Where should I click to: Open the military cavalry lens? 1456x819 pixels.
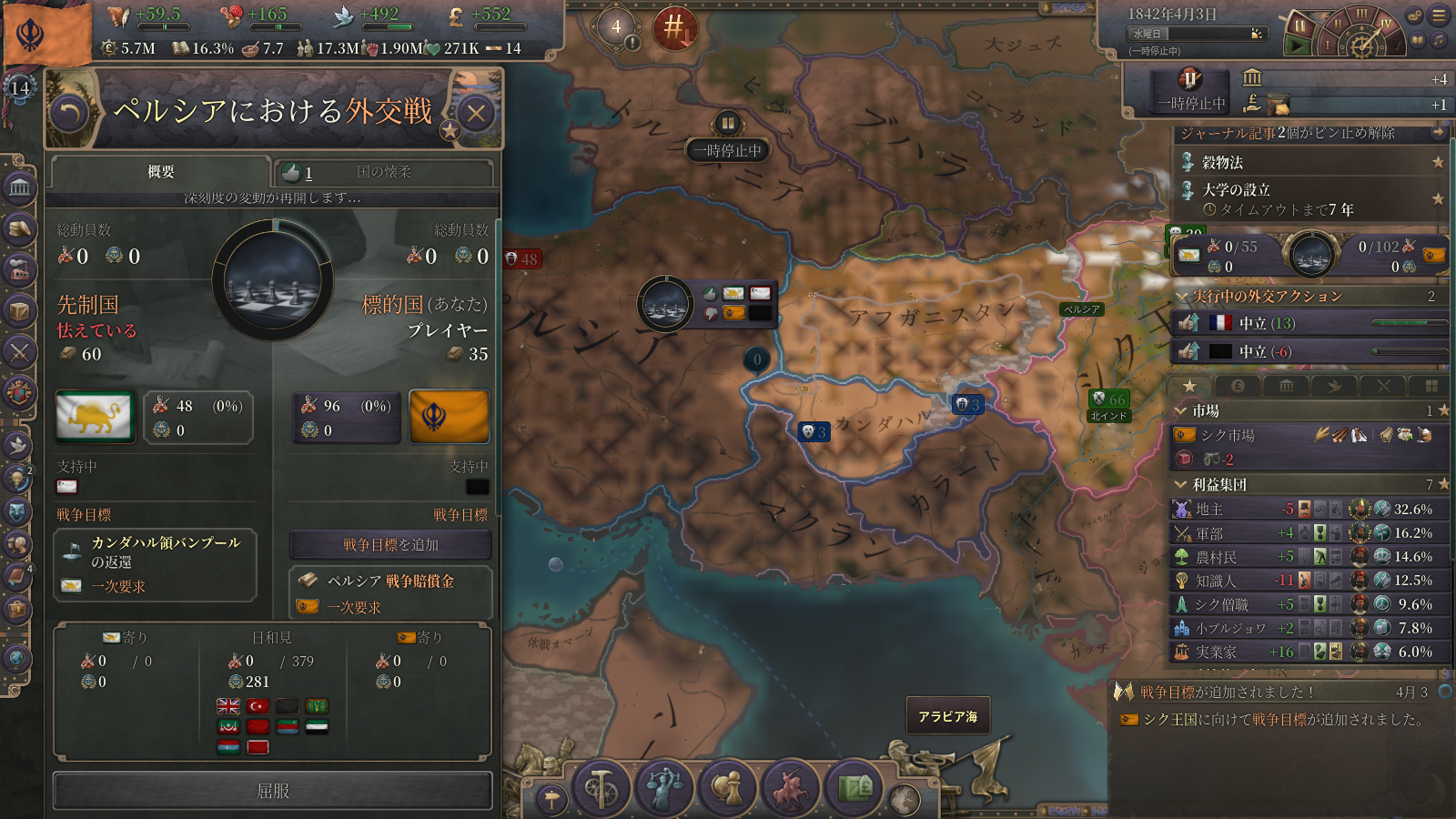pyautogui.click(x=790, y=787)
